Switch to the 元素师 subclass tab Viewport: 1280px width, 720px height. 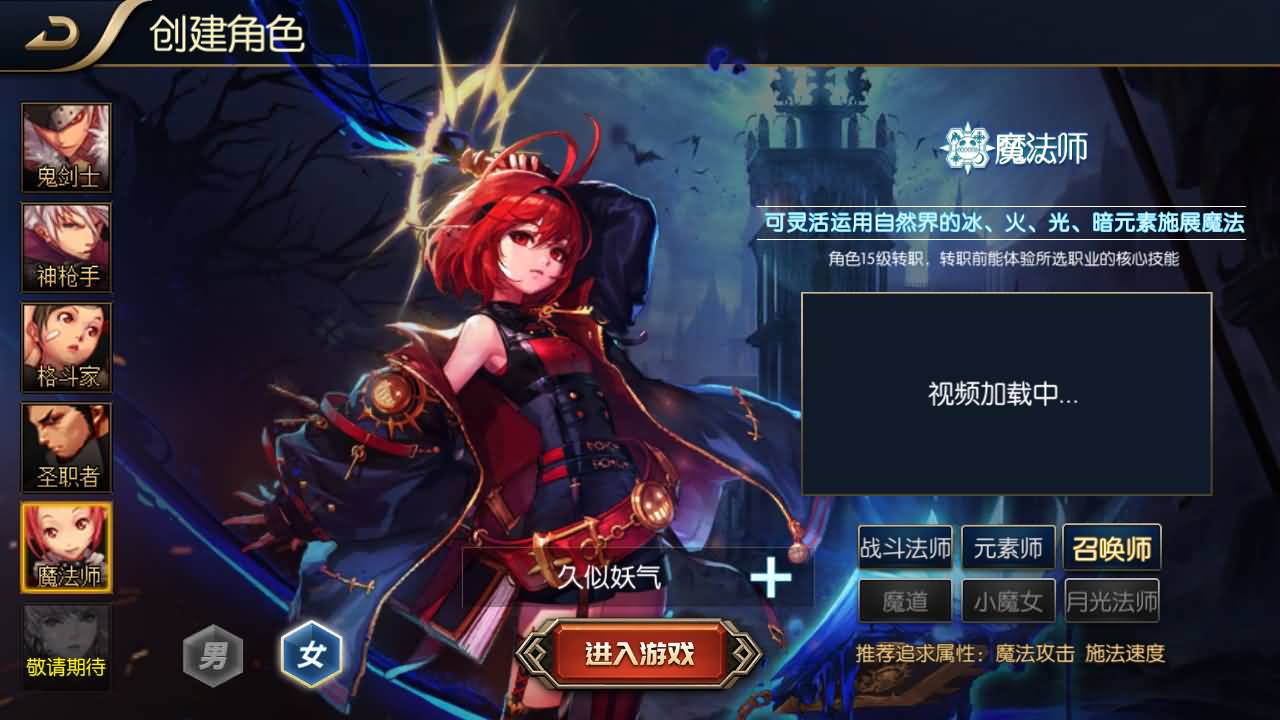(x=1007, y=547)
